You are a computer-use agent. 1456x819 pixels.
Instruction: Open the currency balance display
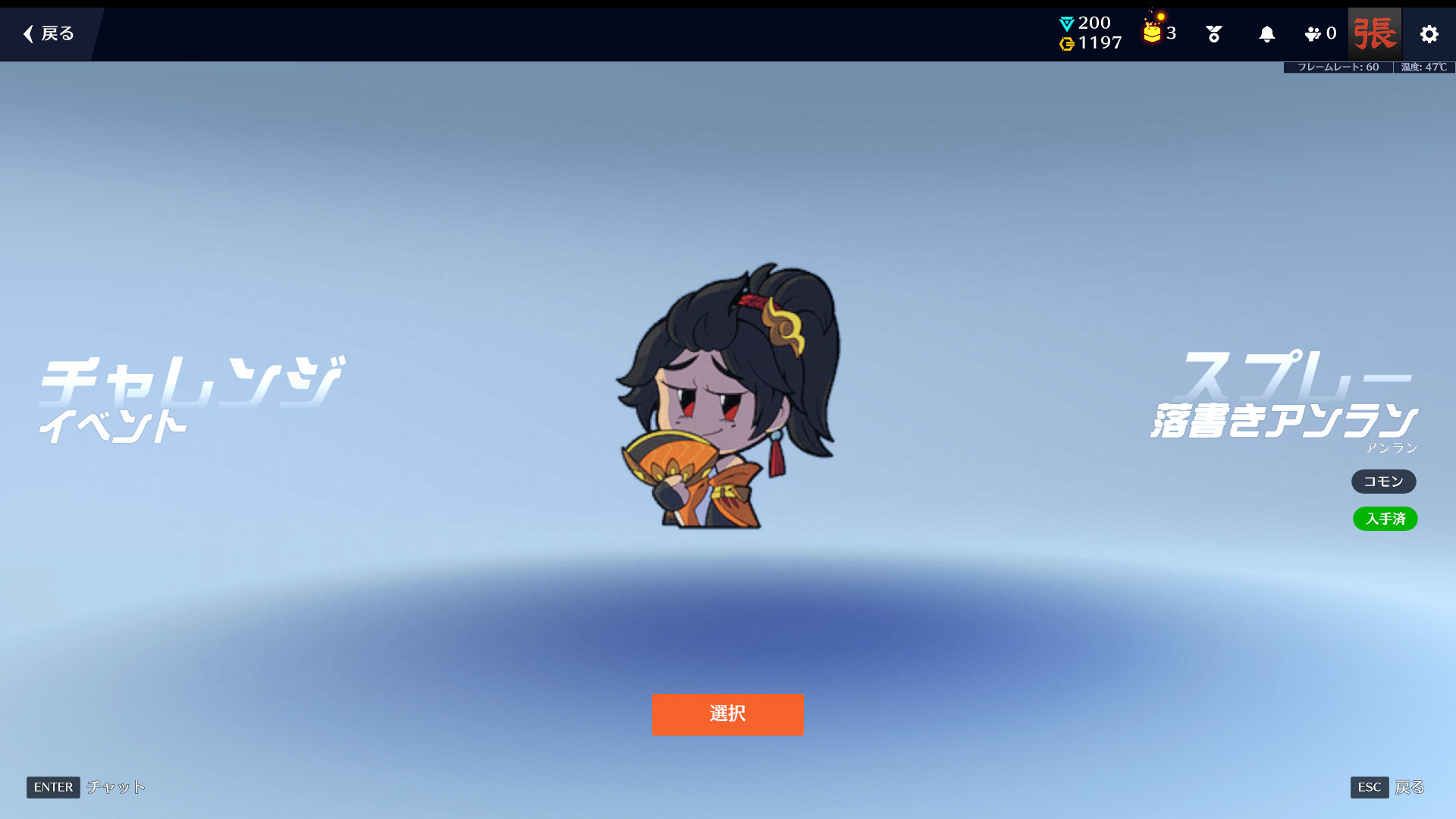pos(1090,33)
